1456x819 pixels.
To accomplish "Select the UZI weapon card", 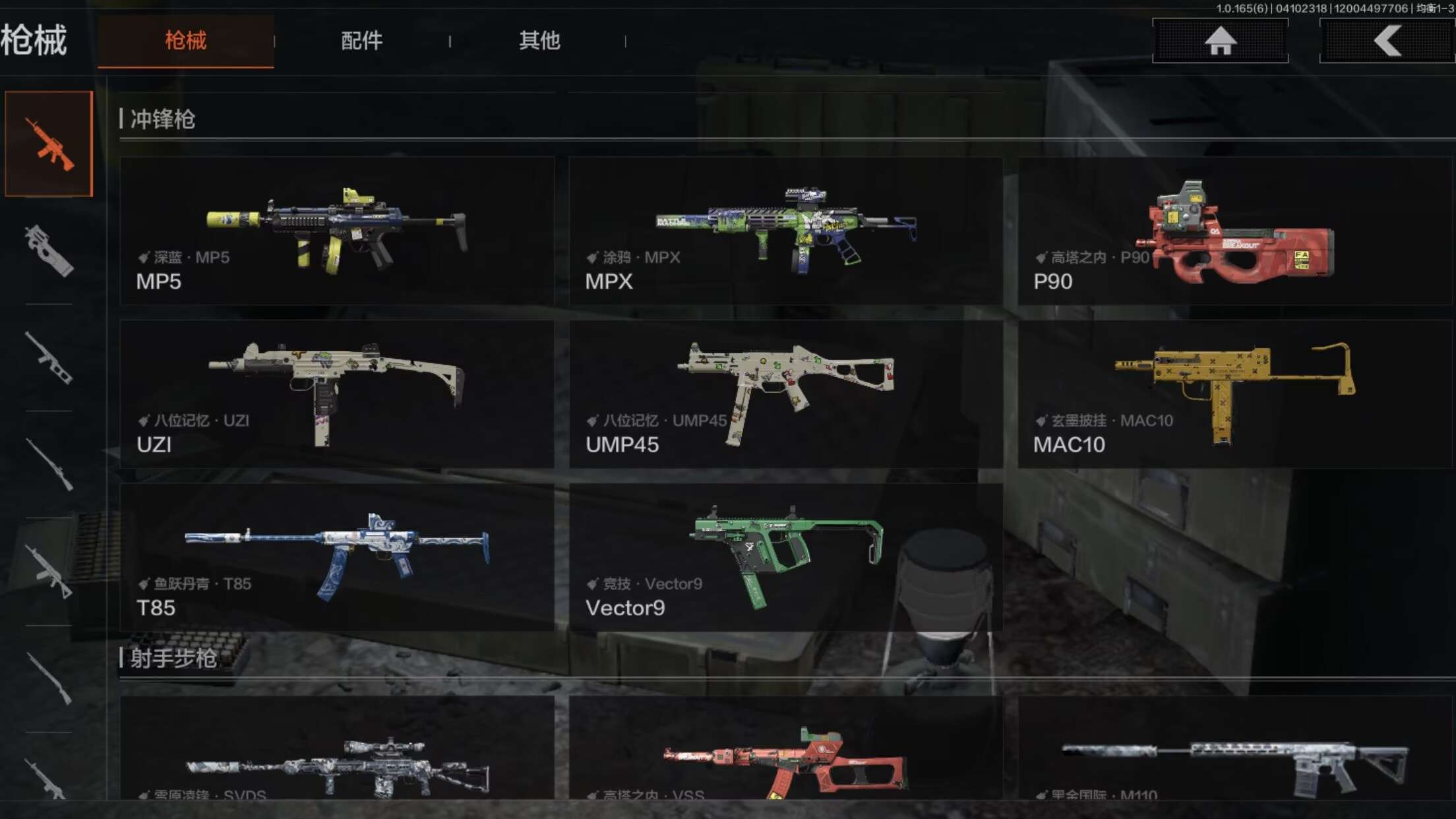I will (x=337, y=394).
